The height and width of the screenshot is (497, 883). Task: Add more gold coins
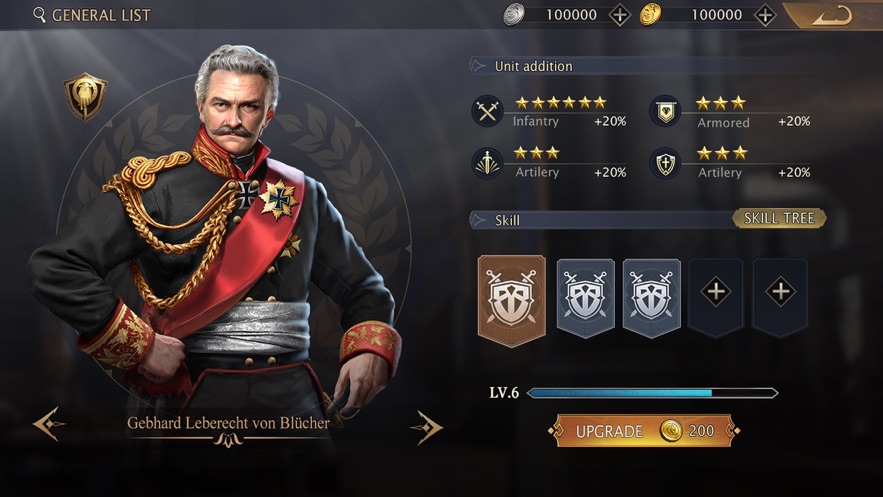765,15
